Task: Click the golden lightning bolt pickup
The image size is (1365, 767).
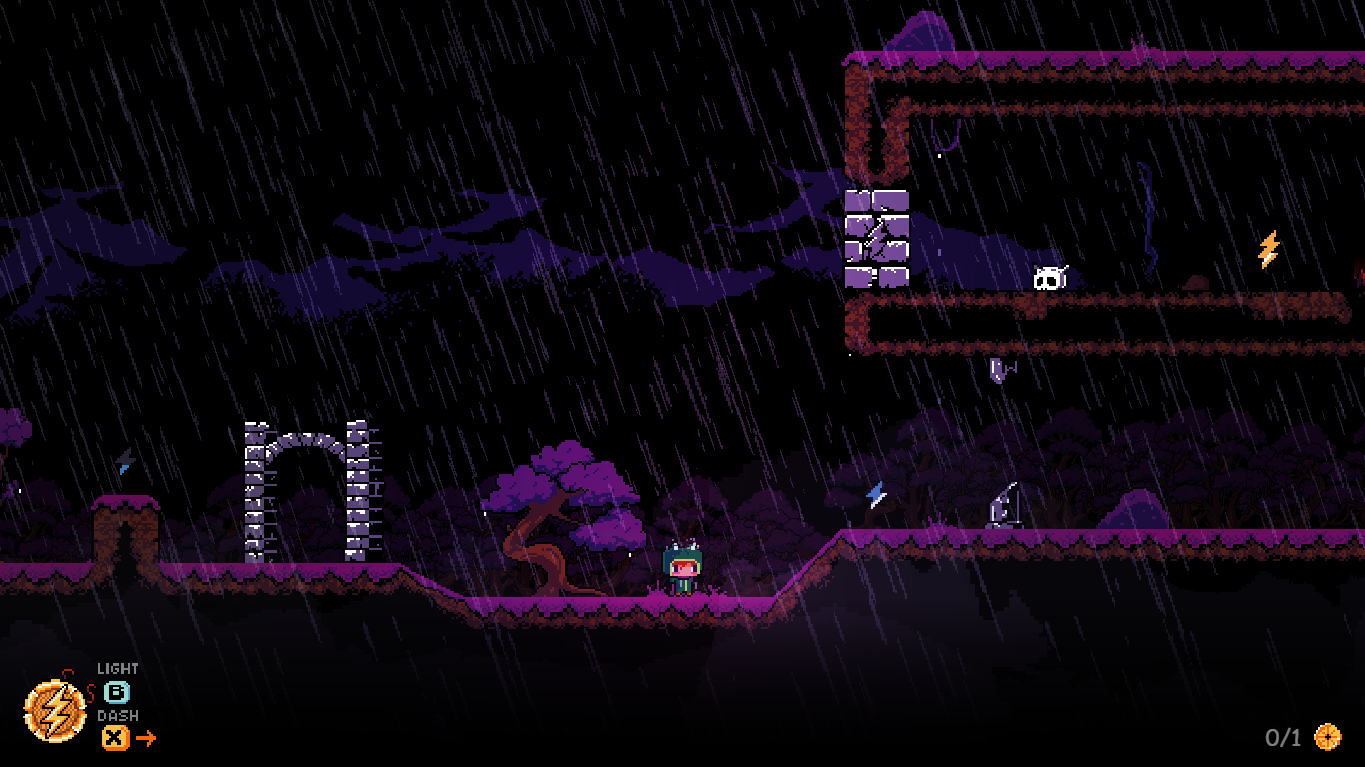Action: point(1268,247)
